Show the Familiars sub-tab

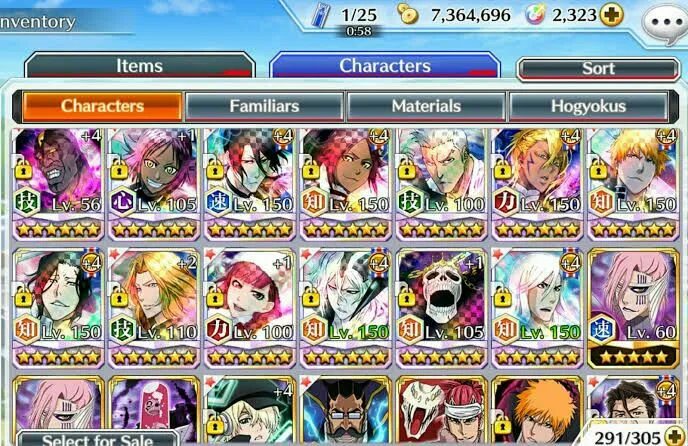(265, 106)
